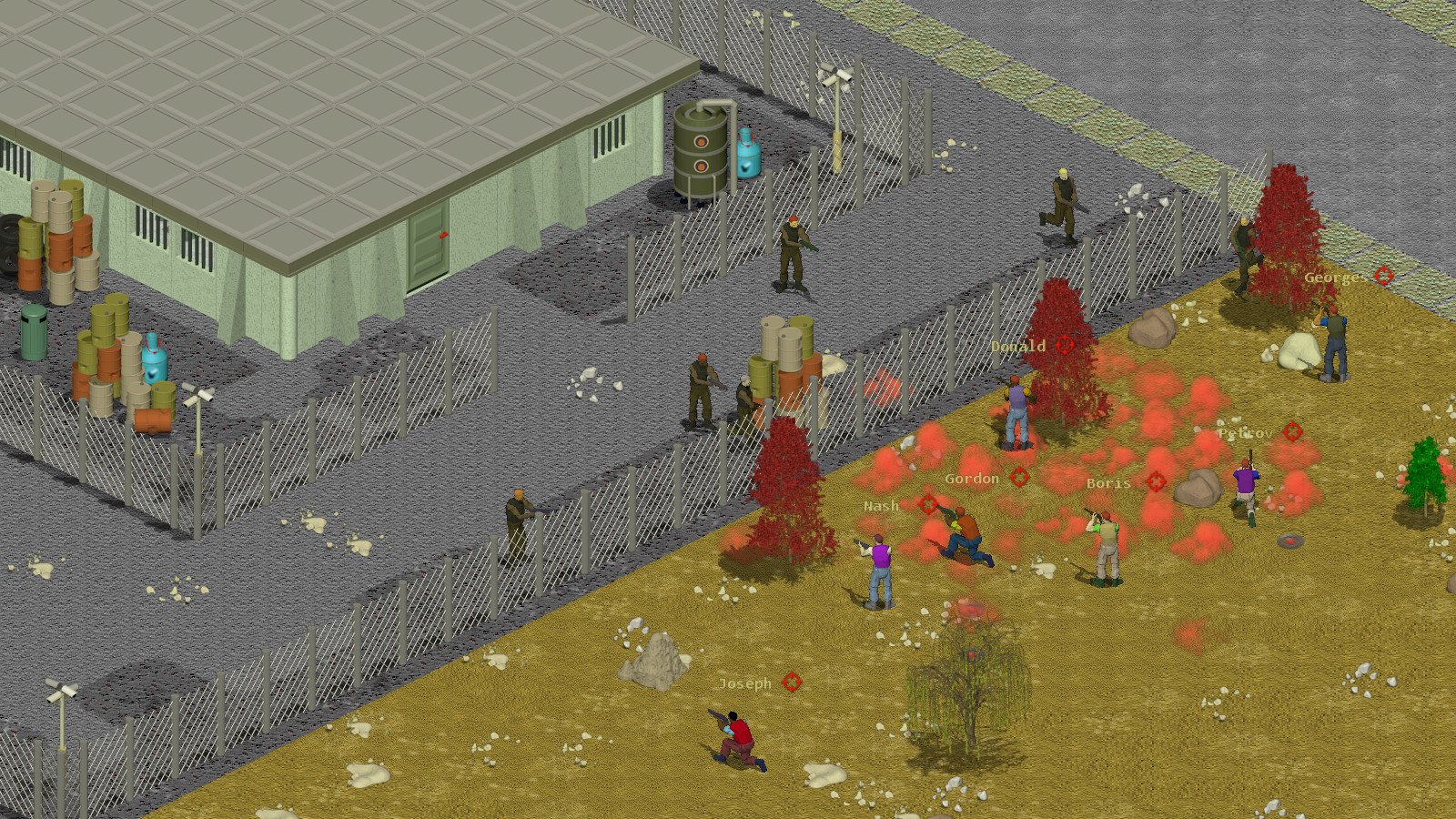This screenshot has height=819, width=1456.
Task: Click the landmine disc near Petrov
Action: [1290, 541]
